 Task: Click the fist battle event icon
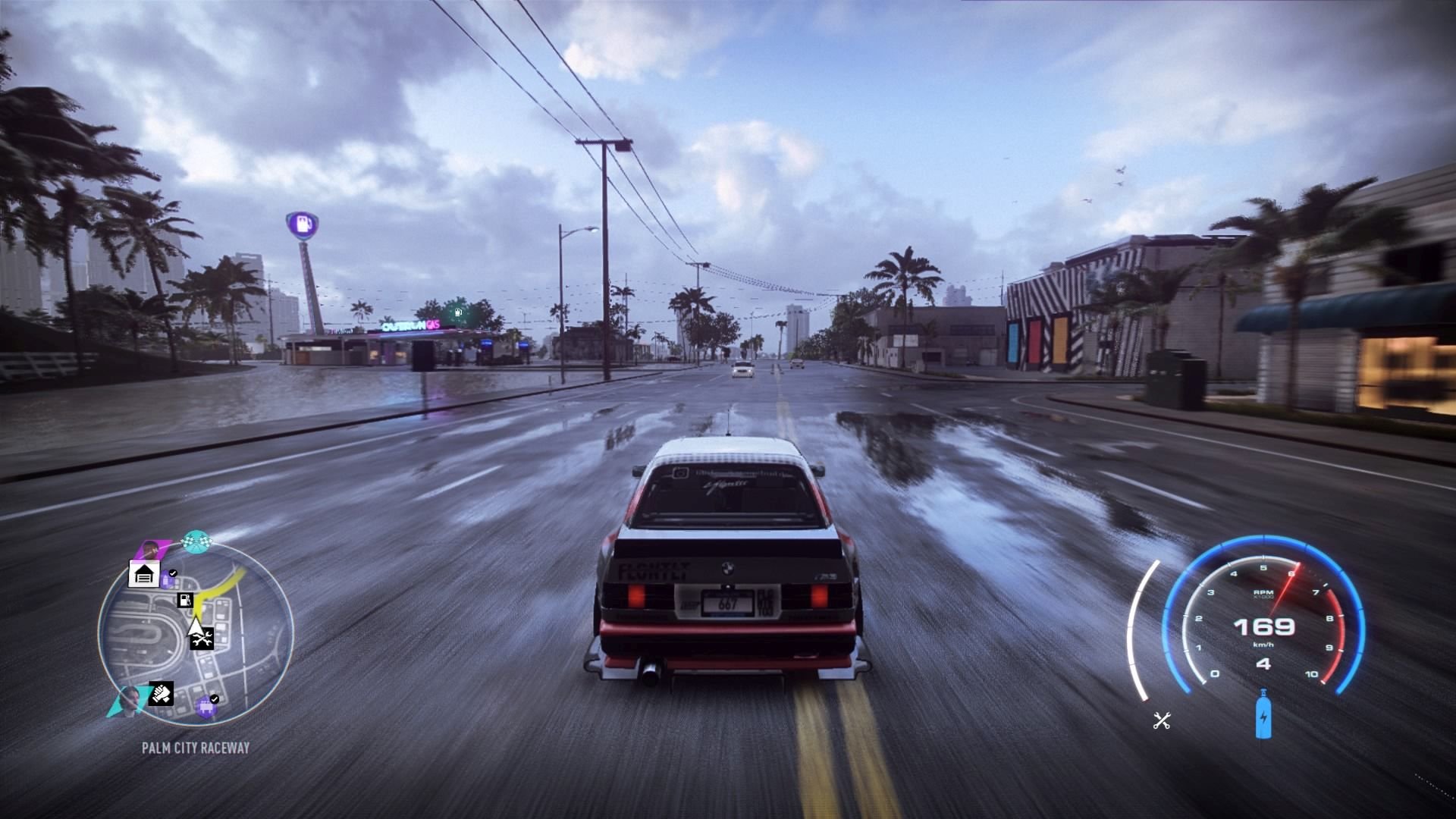point(160,694)
